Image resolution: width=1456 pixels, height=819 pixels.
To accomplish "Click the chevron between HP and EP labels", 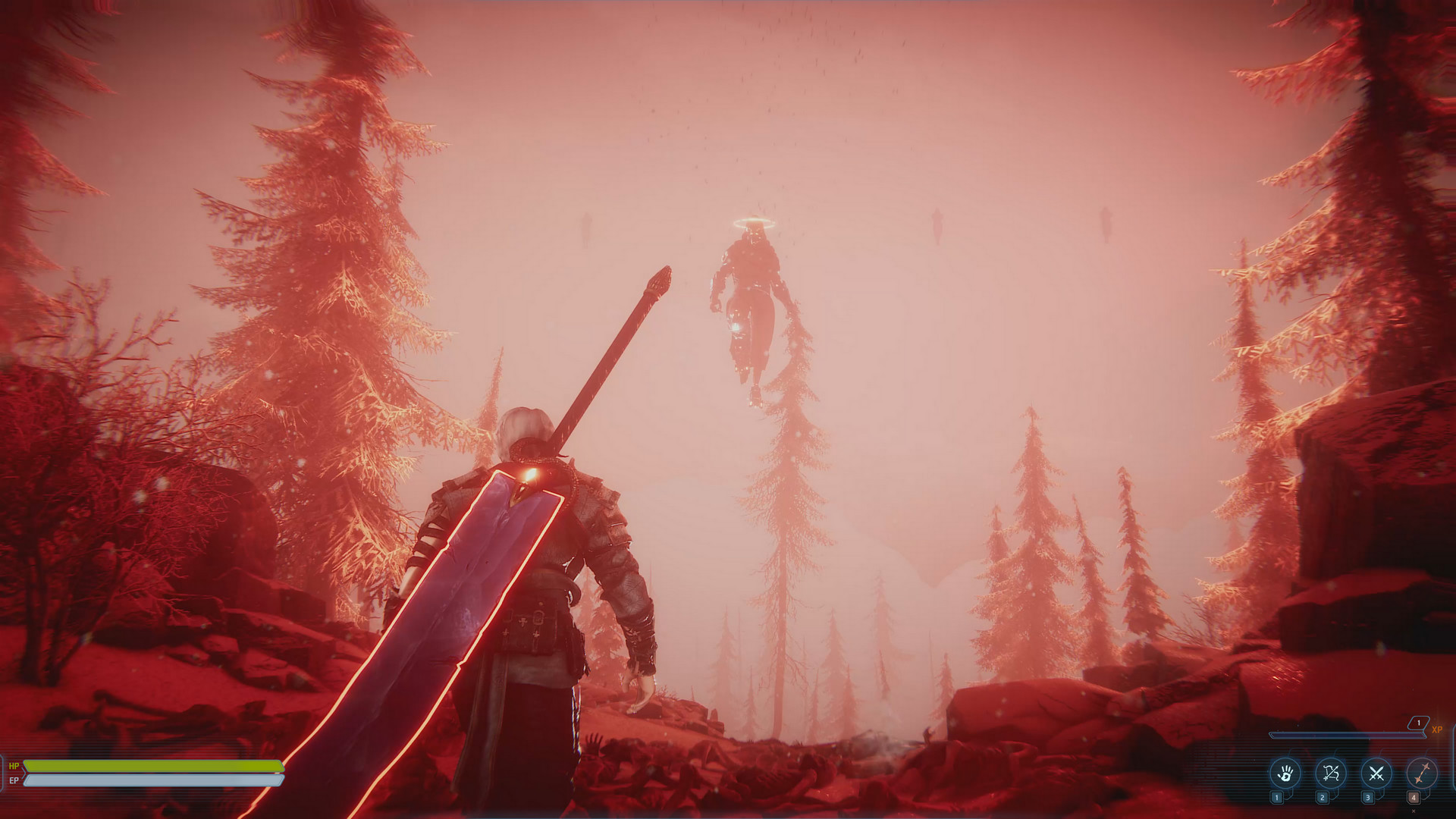I will (24, 773).
